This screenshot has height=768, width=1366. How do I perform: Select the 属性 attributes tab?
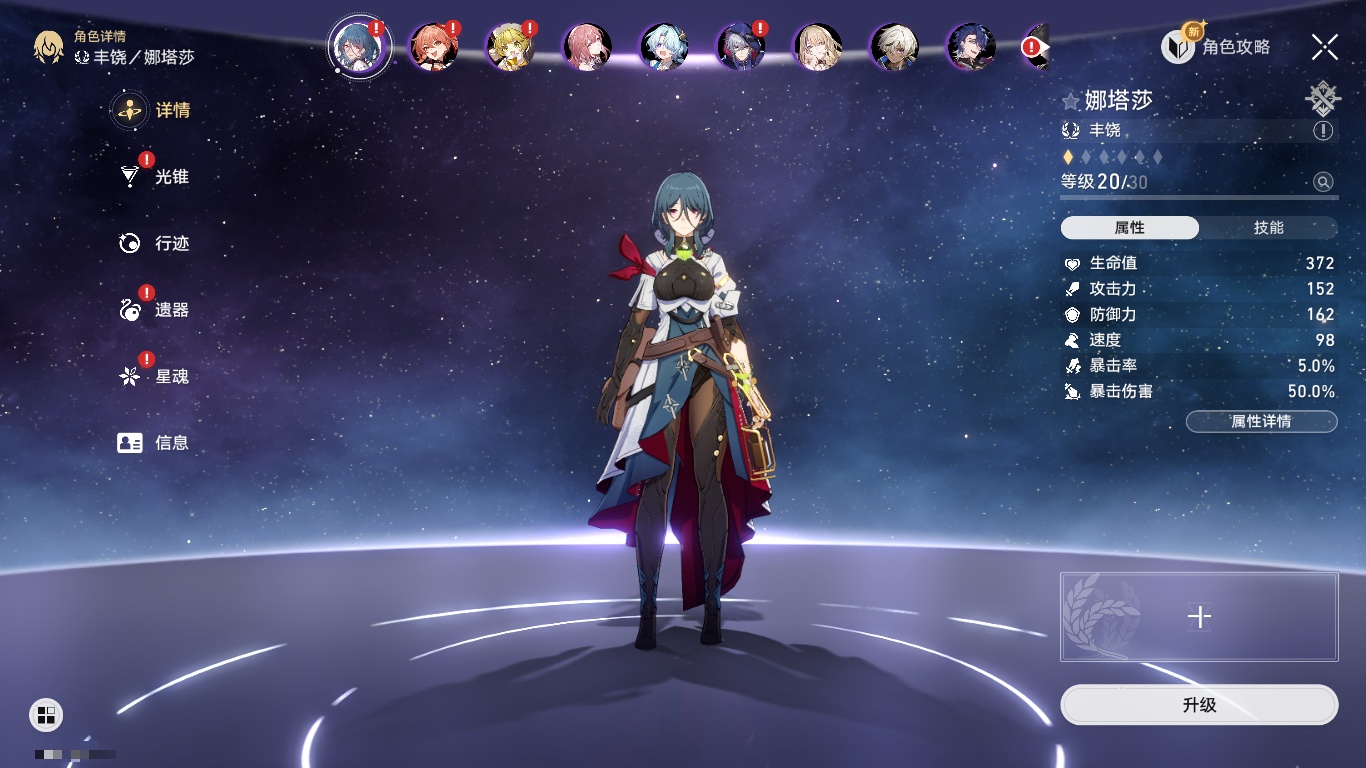pos(1130,228)
